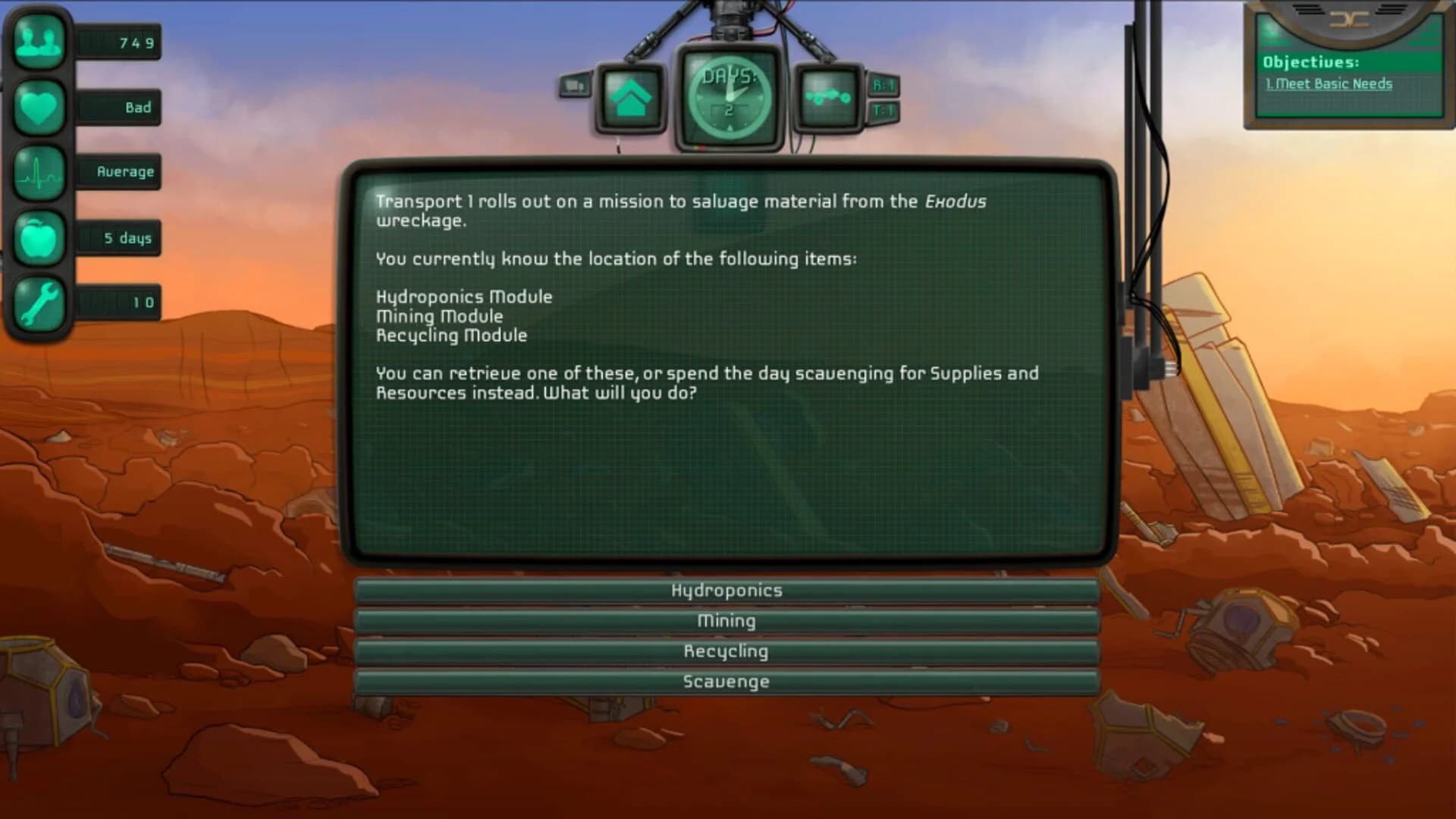Click the home base icon at the top
The height and width of the screenshot is (819, 1456).
629,99
